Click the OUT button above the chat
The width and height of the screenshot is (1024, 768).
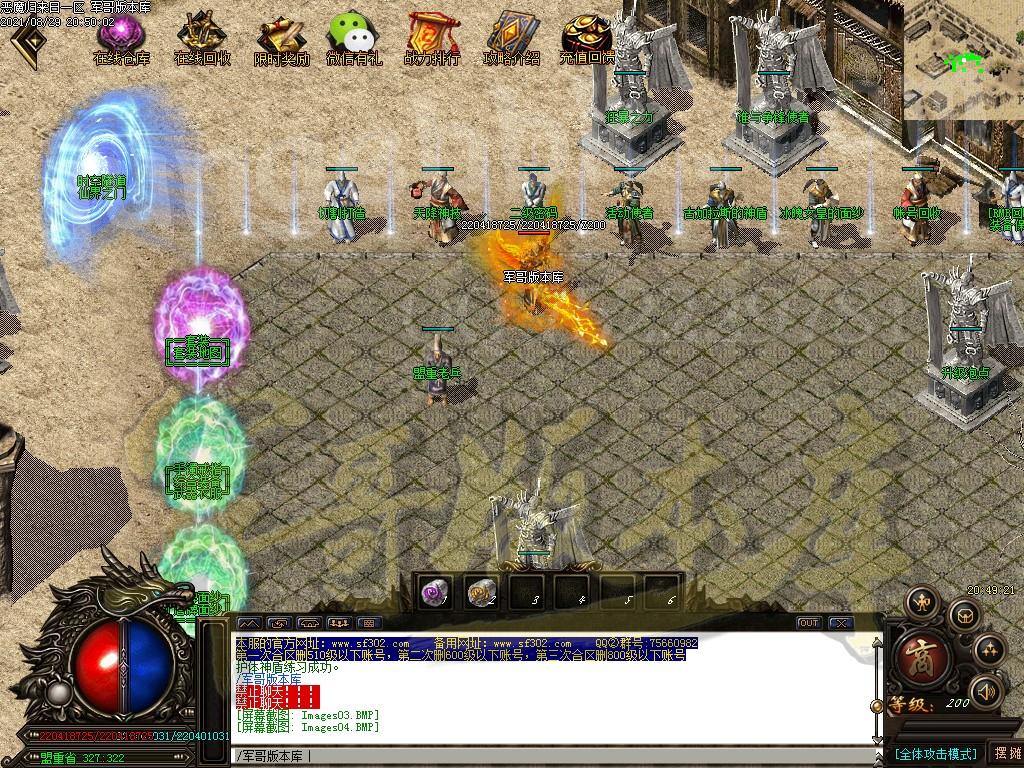coord(808,623)
